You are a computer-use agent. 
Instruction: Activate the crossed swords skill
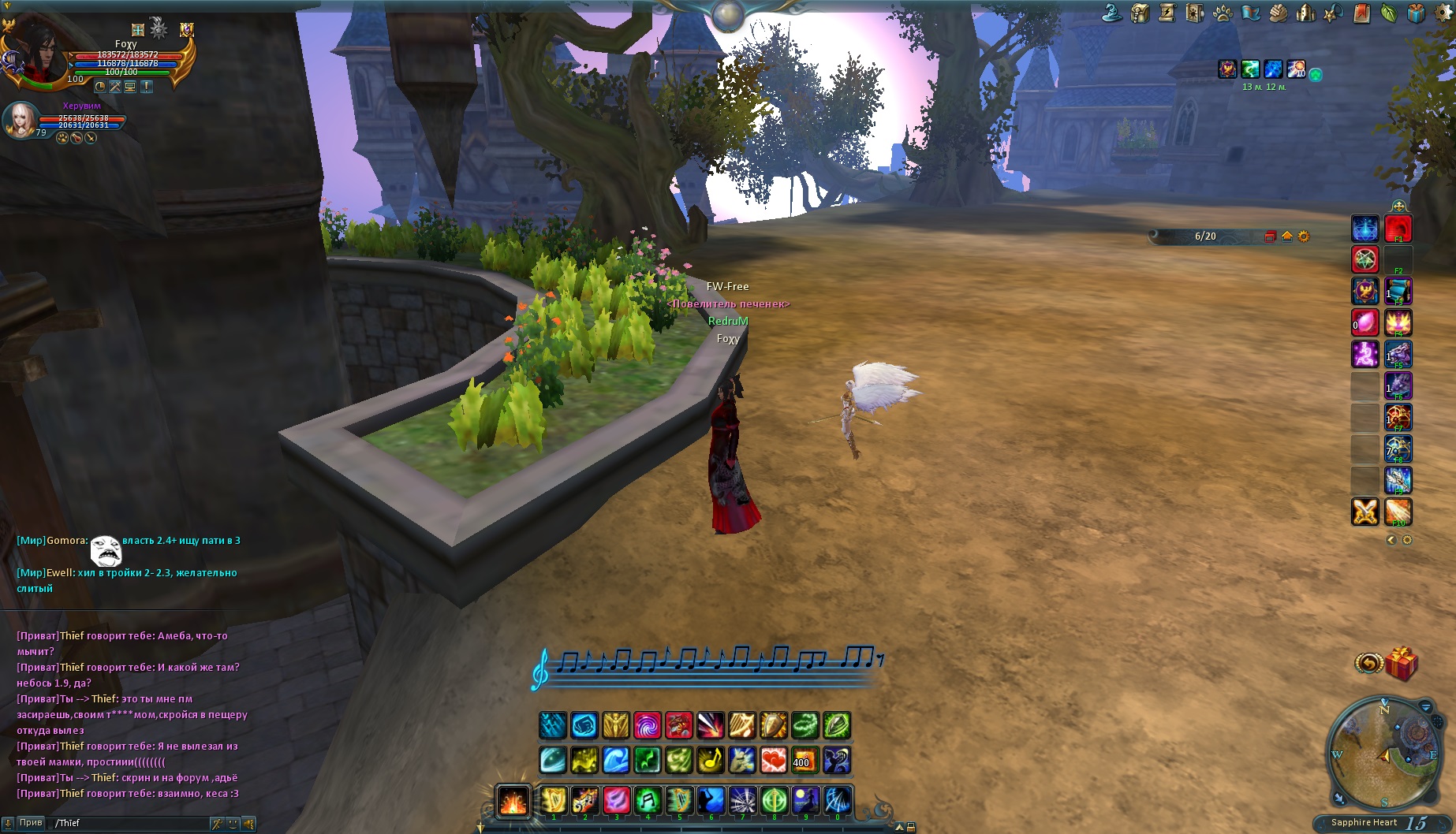[1365, 512]
